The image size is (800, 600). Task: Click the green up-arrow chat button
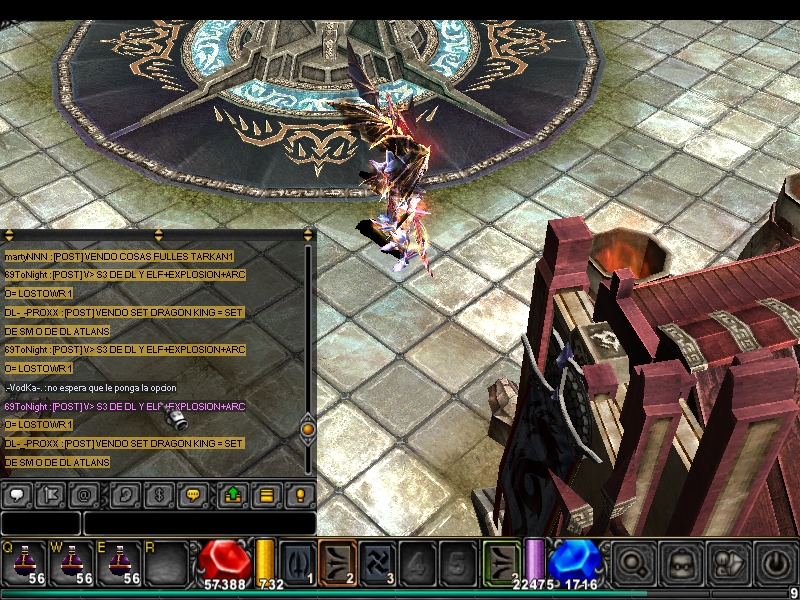click(232, 494)
